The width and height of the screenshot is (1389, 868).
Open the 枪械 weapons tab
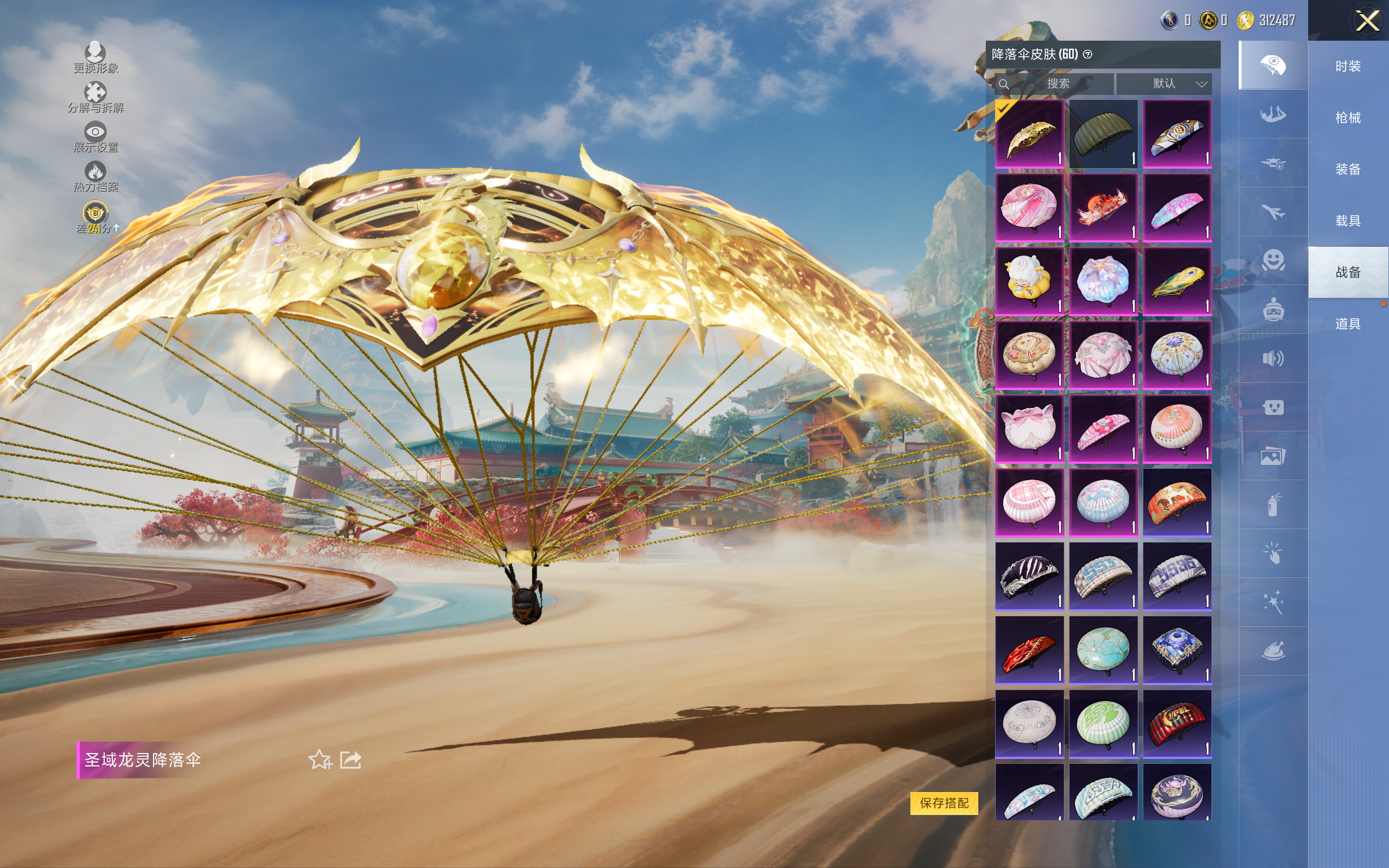(1348, 118)
